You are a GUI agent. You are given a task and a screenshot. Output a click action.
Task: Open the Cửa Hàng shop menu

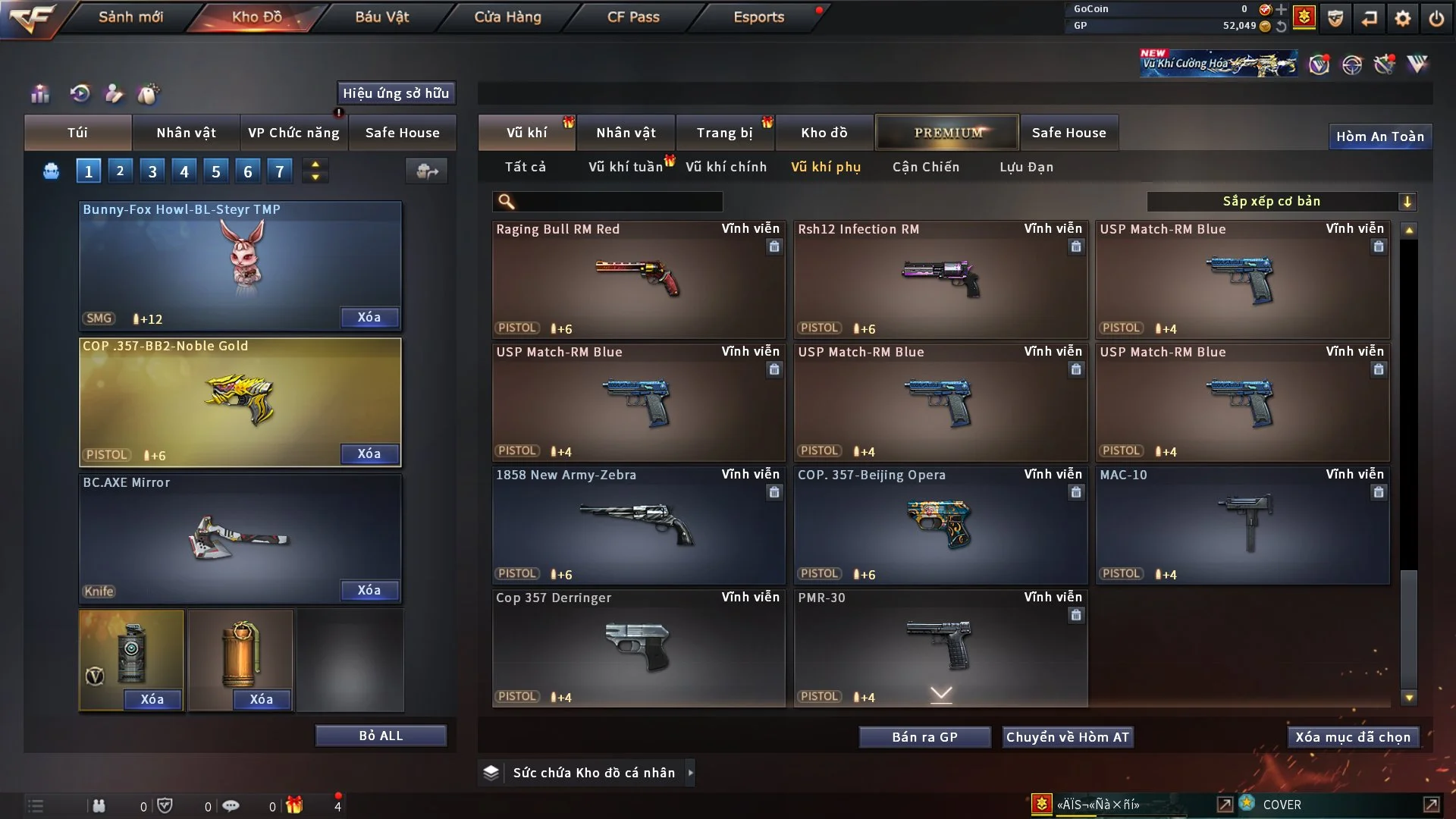point(507,17)
